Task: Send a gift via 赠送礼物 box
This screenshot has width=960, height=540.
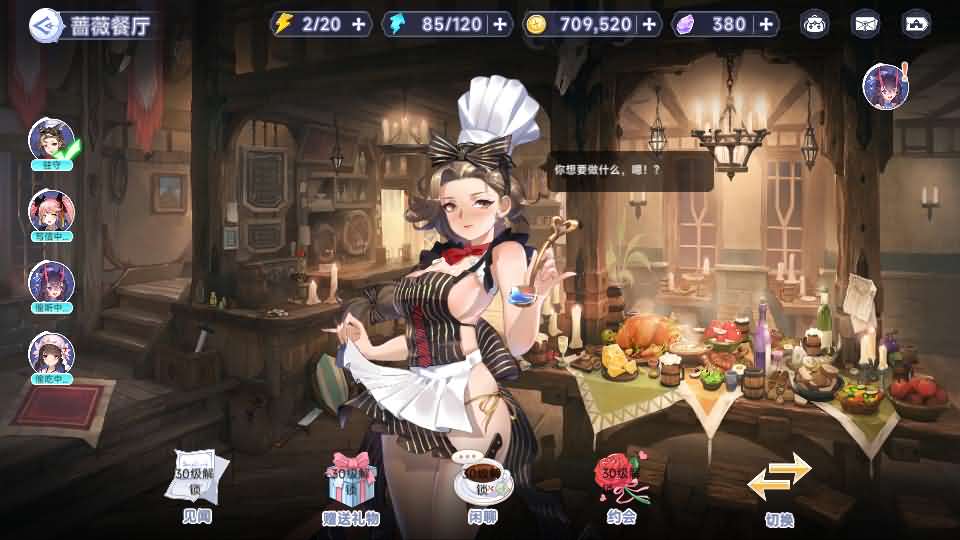Action: click(351, 485)
